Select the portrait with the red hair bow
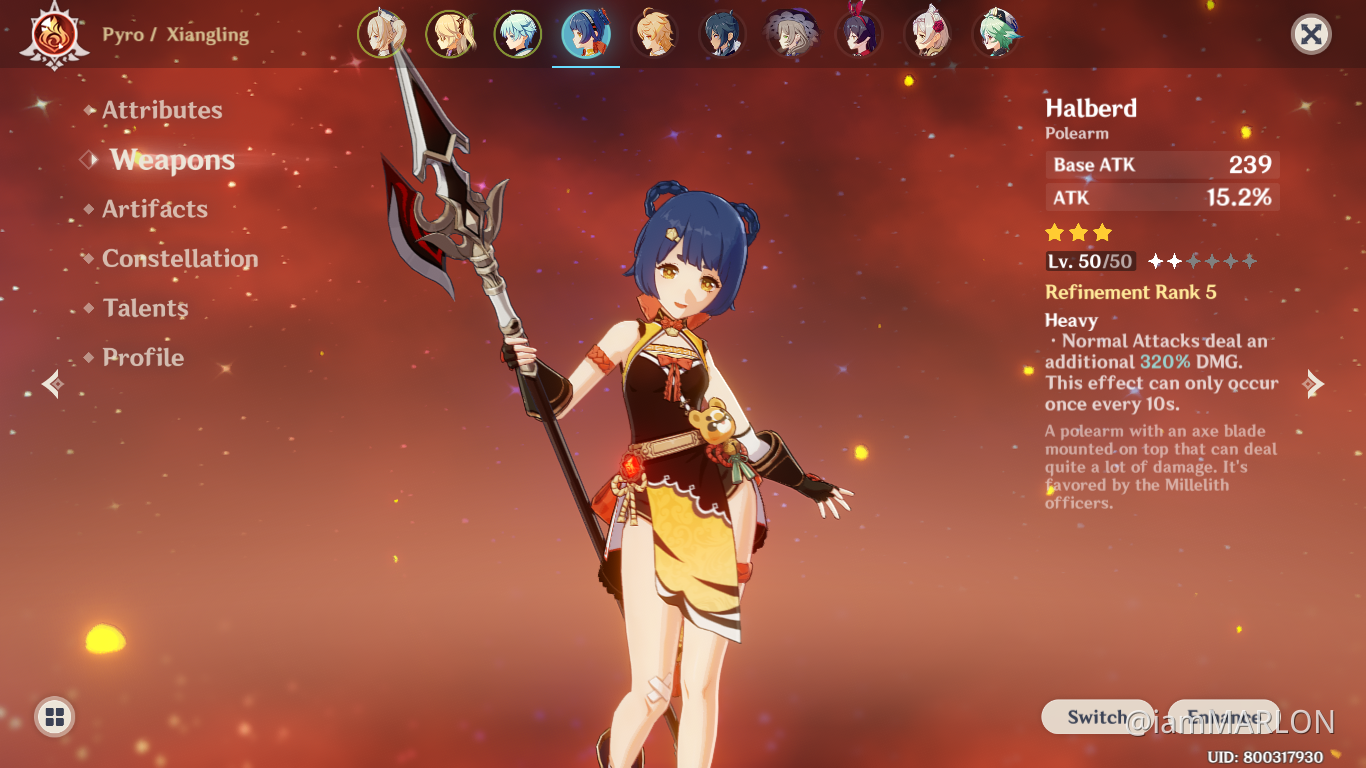This screenshot has height=768, width=1366. tap(858, 33)
